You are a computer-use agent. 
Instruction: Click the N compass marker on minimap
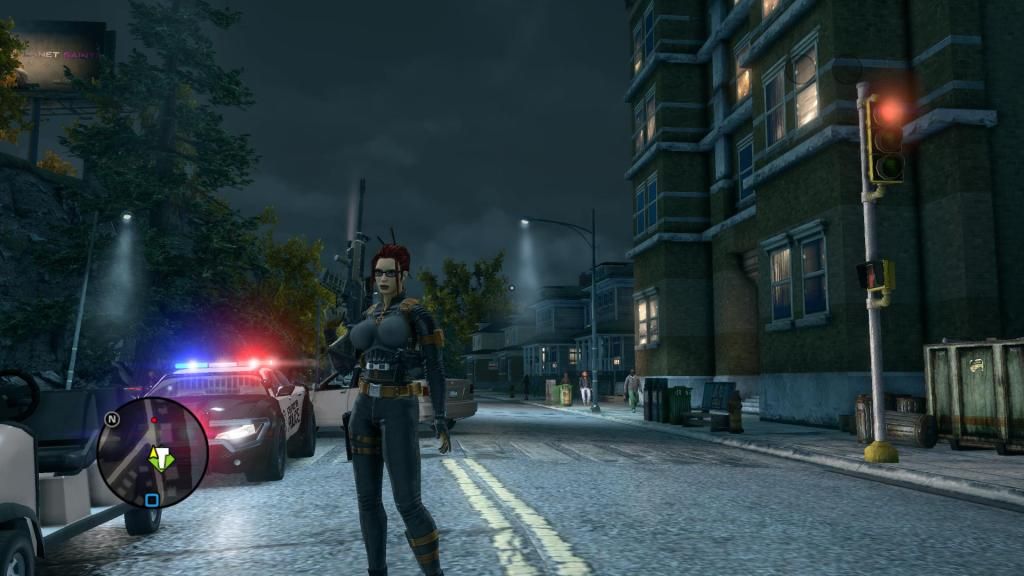click(x=112, y=420)
